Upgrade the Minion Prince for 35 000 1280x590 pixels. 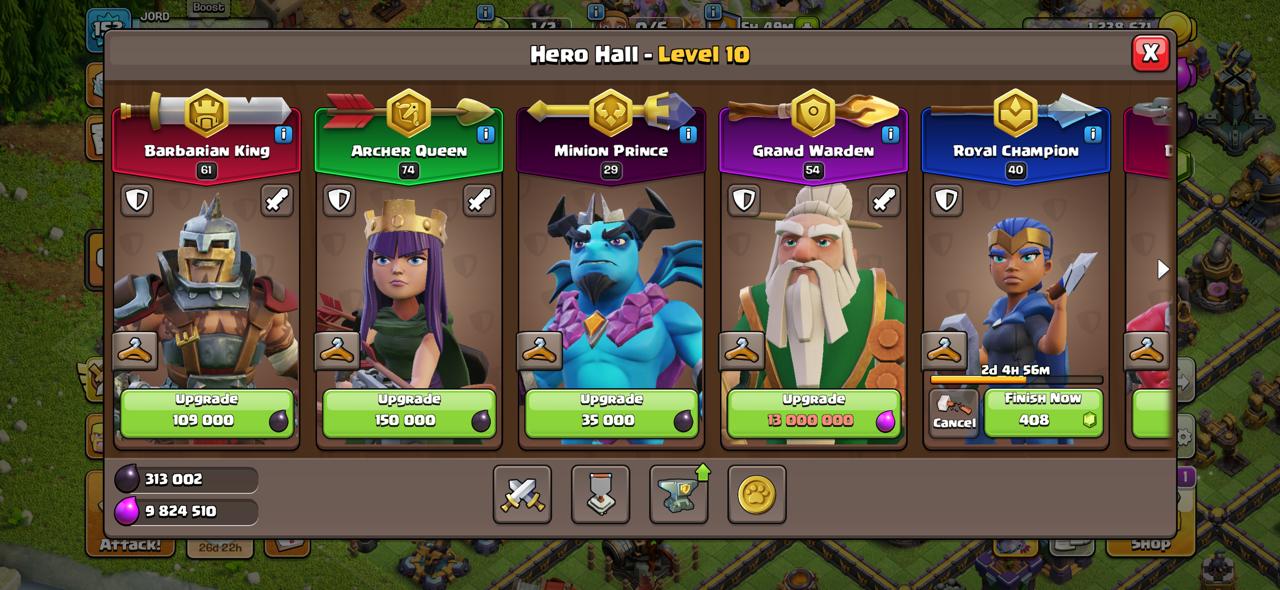[611, 412]
